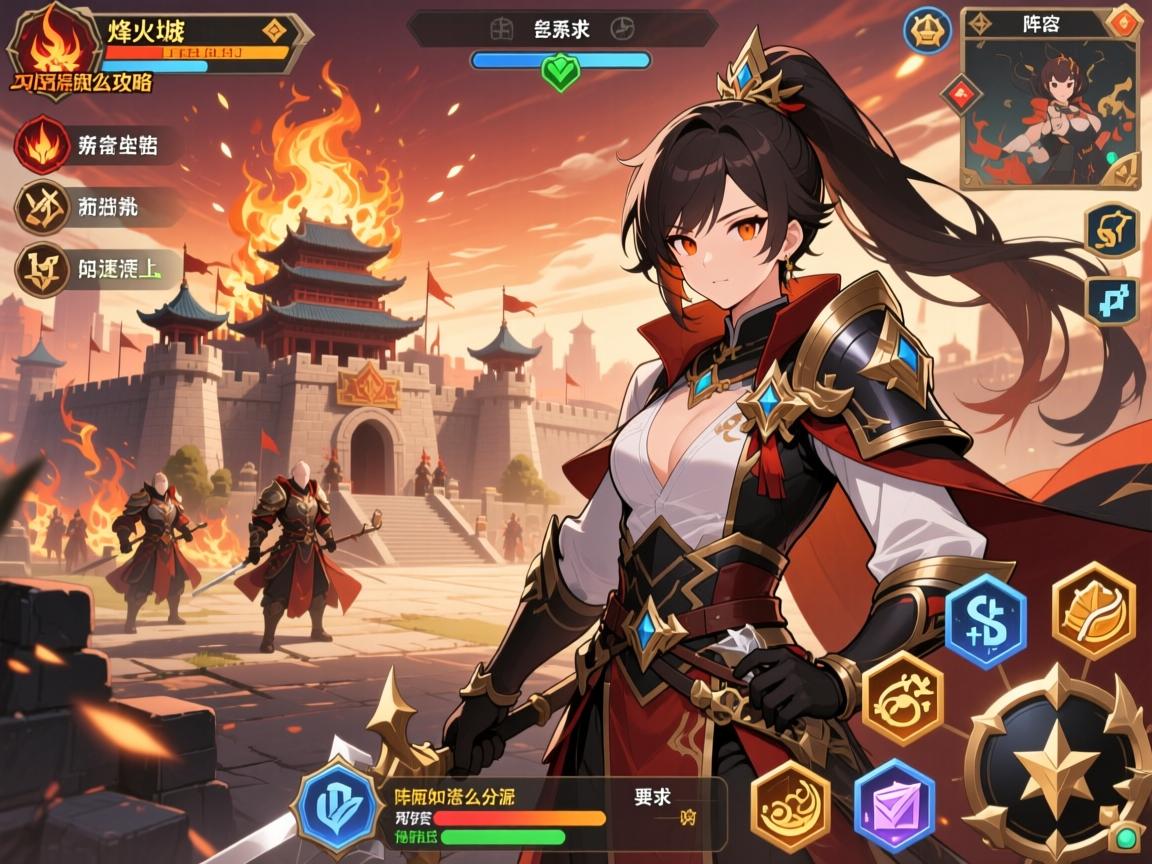
Task: Select the yellow creature icon button
Action: pyautogui.click(x=1111, y=229)
